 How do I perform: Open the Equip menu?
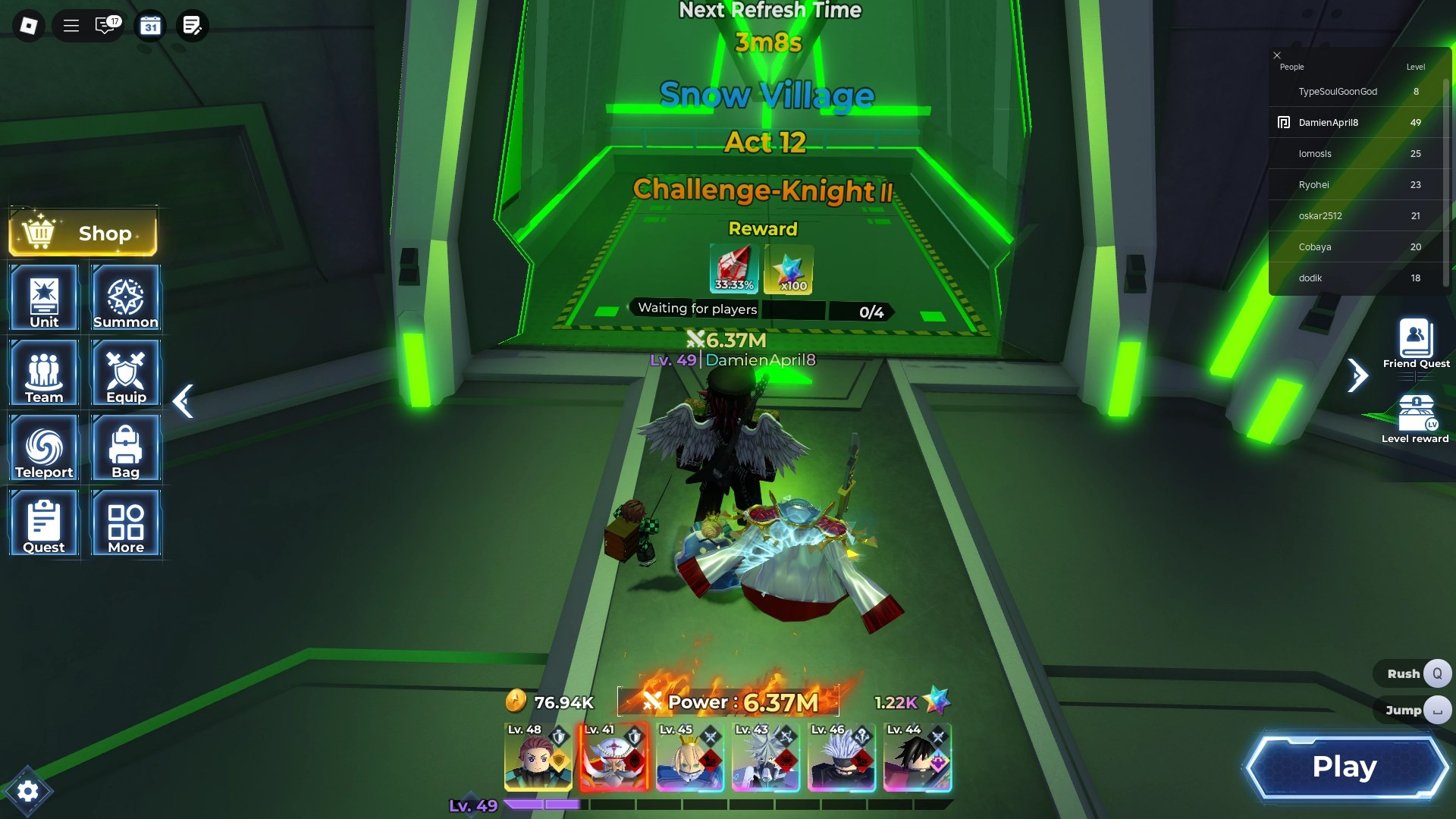(125, 373)
